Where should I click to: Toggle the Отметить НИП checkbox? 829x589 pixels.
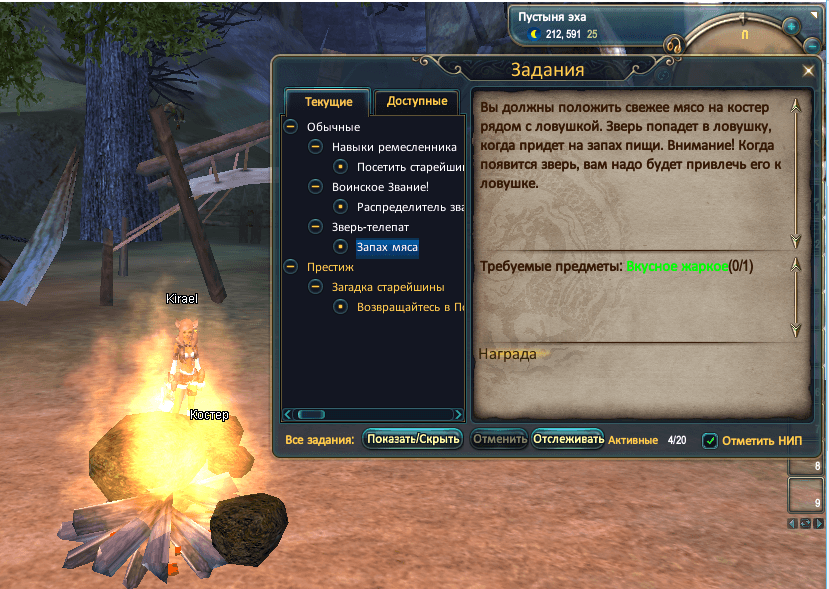pyautogui.click(x=710, y=440)
